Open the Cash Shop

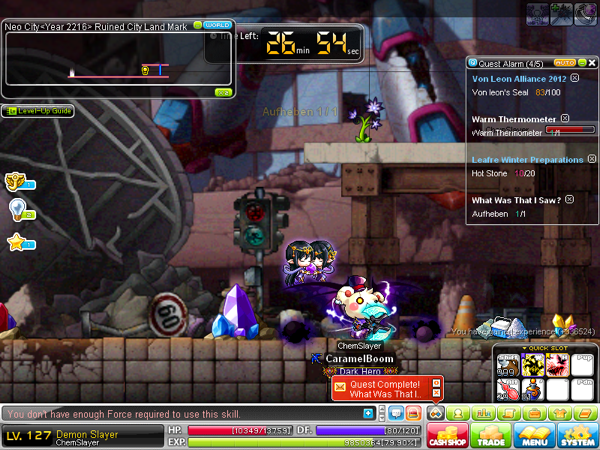(447, 434)
